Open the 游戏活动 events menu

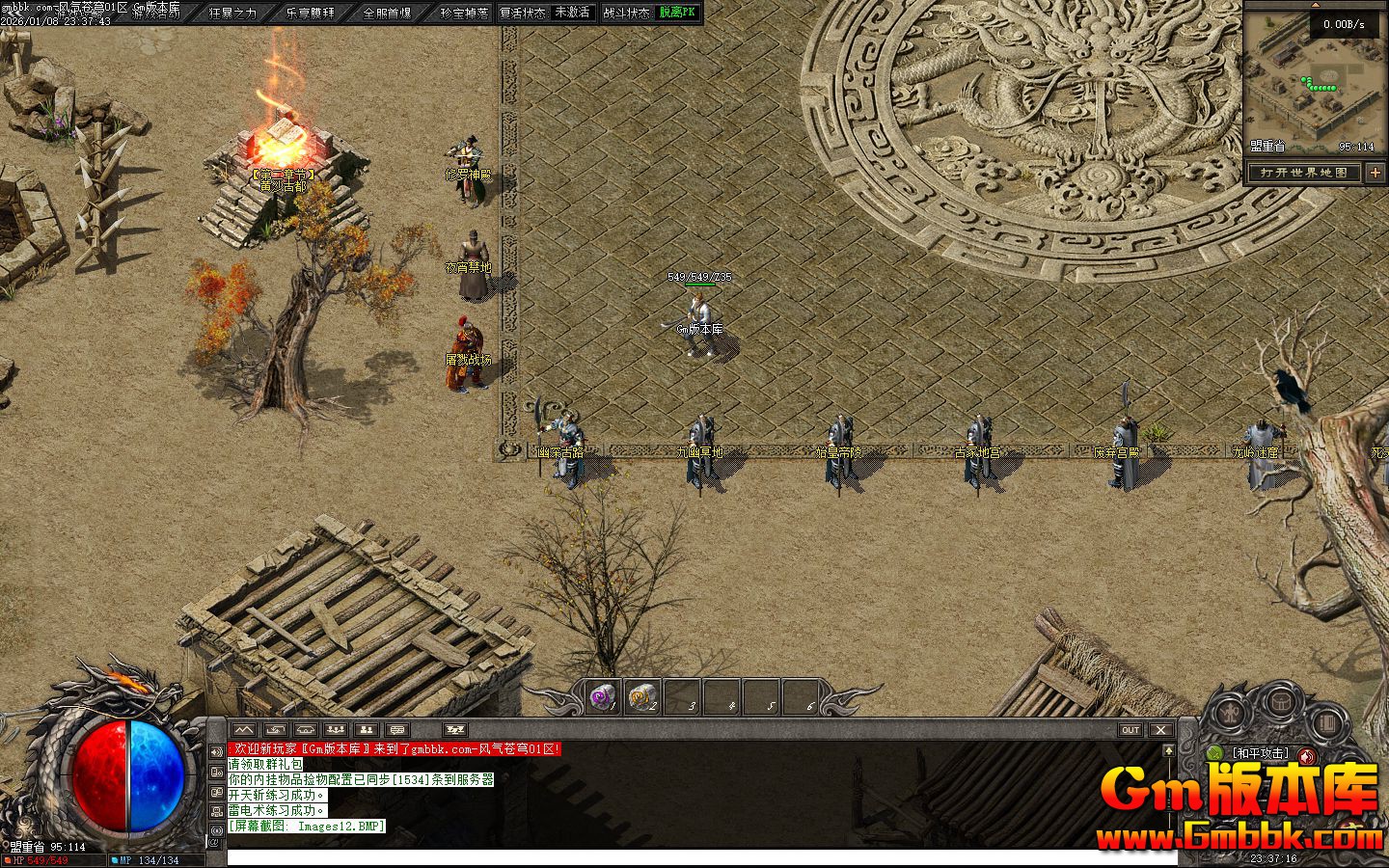[x=156, y=14]
